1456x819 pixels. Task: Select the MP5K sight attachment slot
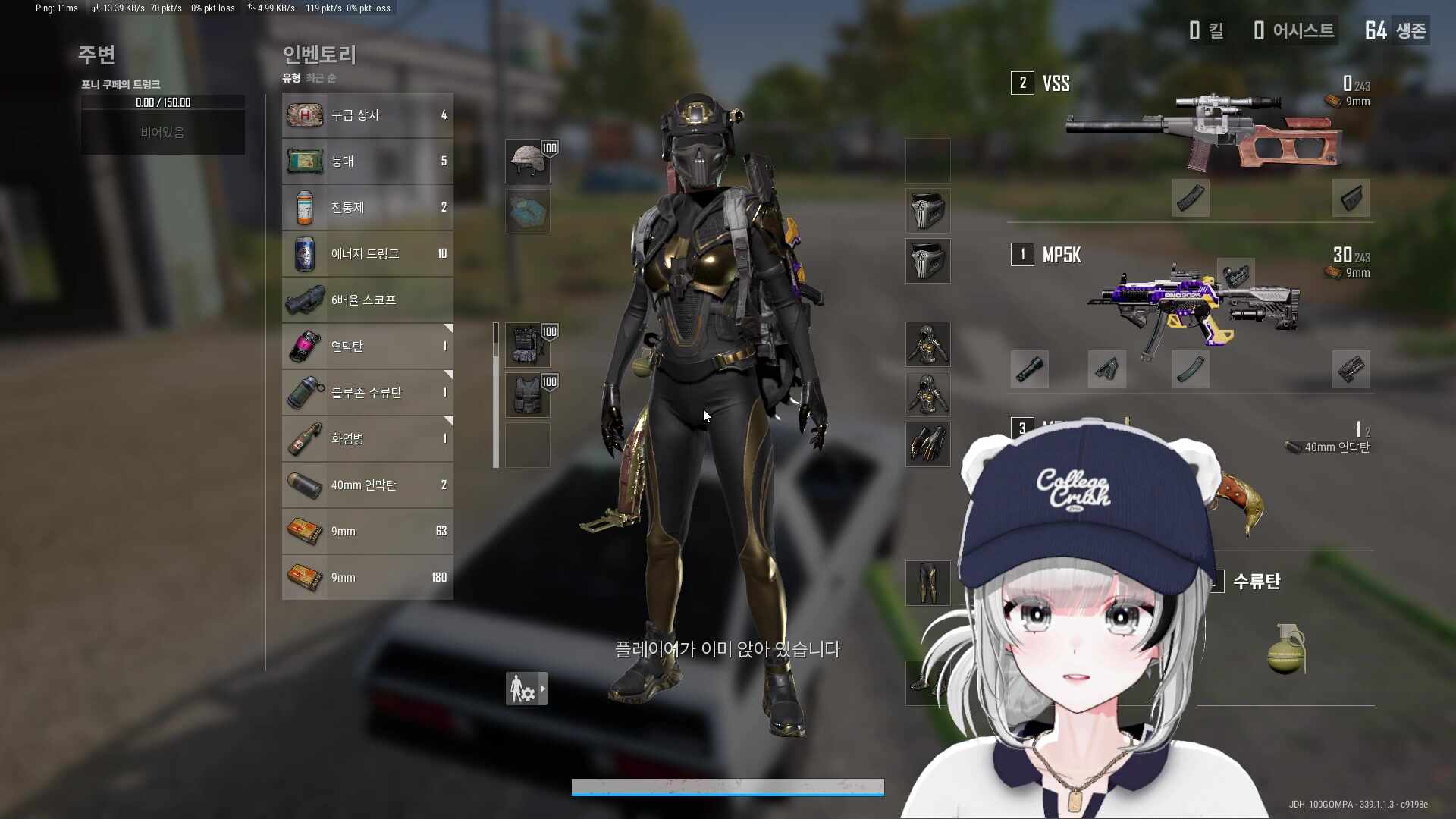(x=1235, y=275)
